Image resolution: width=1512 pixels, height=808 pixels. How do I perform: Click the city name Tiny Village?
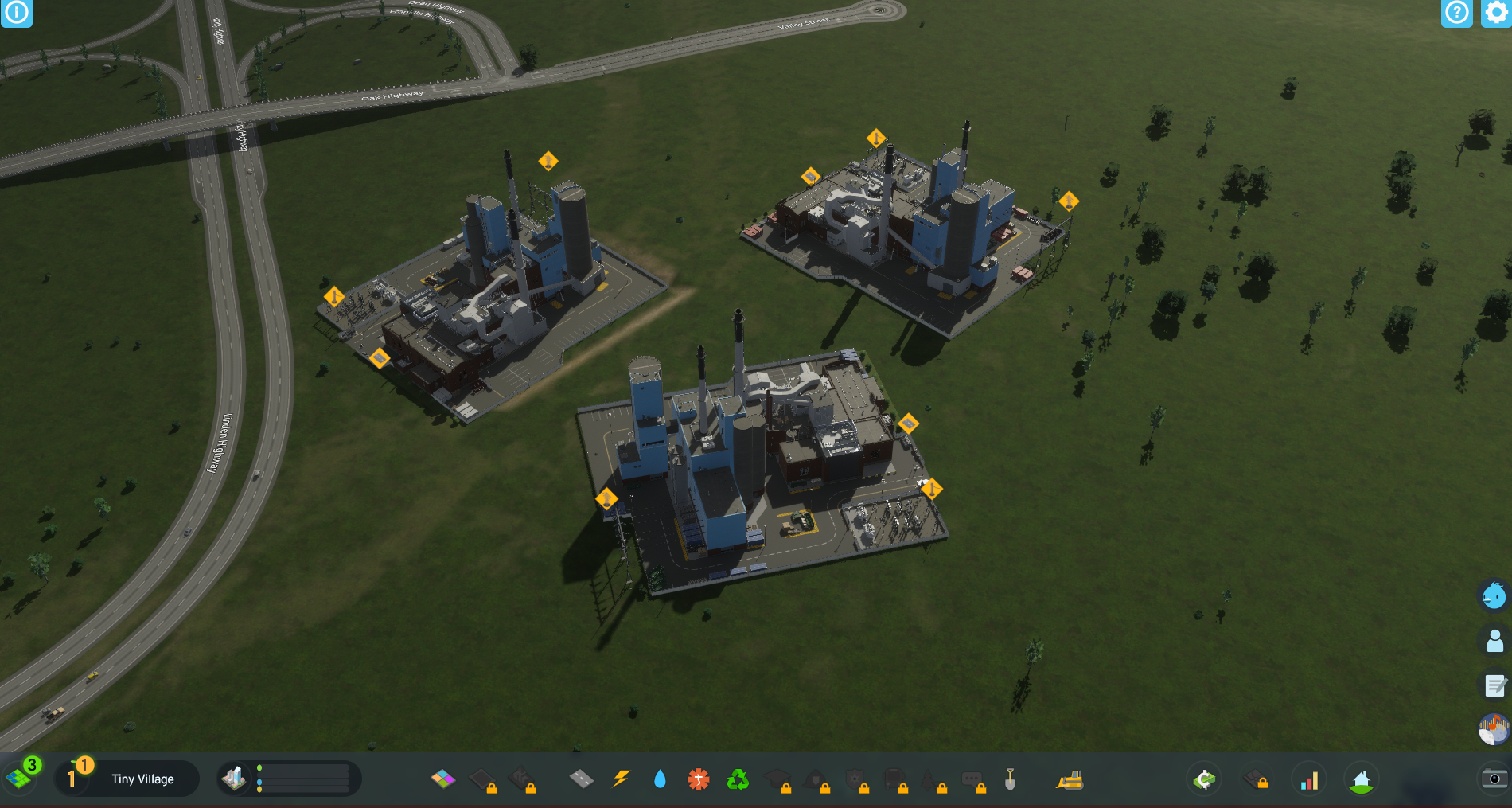143,779
